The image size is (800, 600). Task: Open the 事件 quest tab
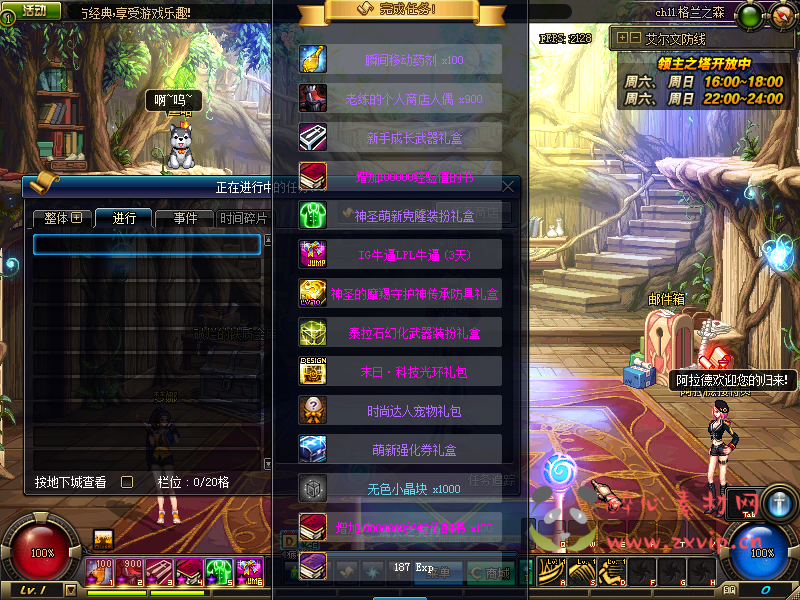coord(185,218)
